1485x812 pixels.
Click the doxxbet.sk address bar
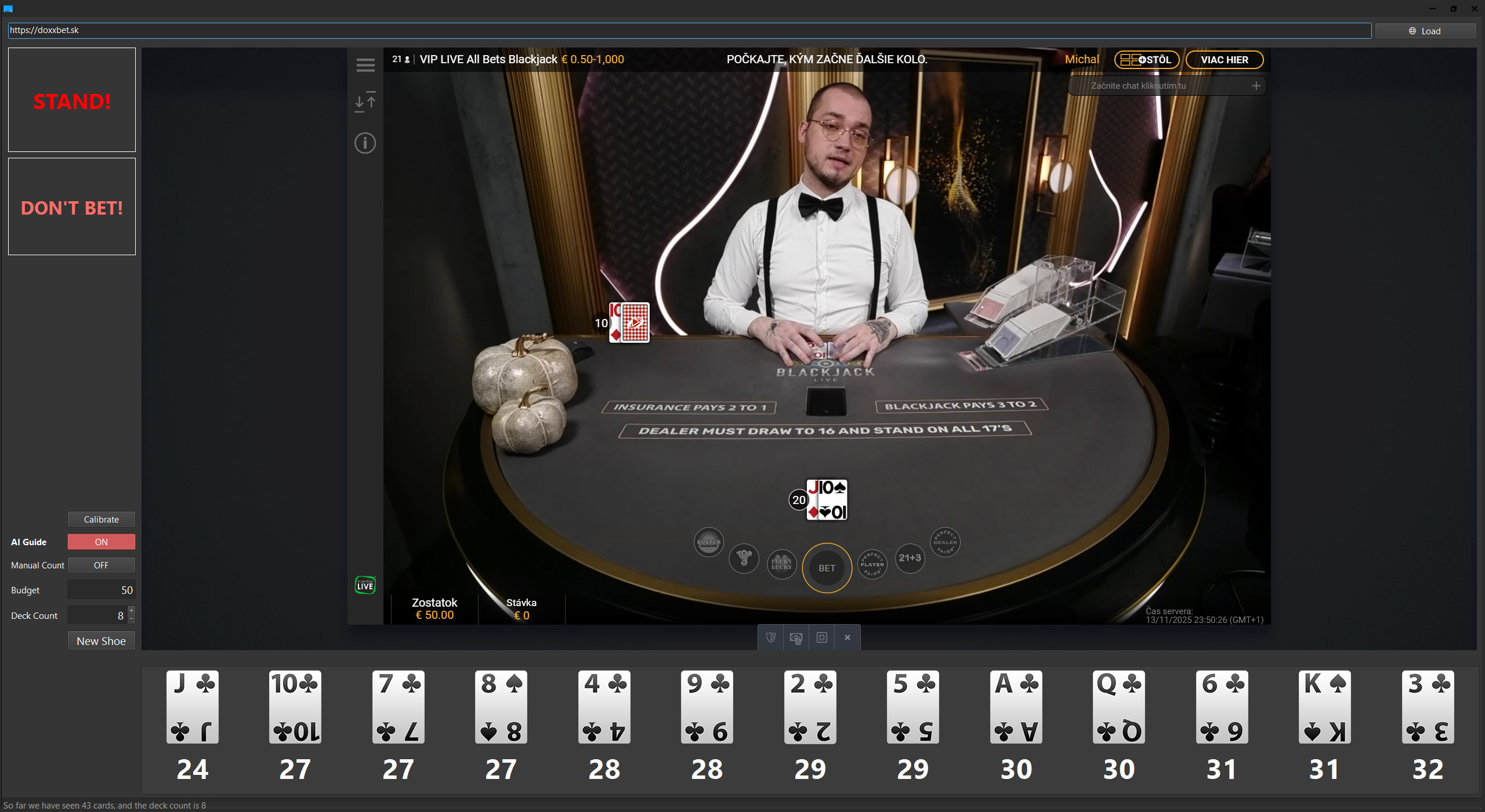[689, 30]
